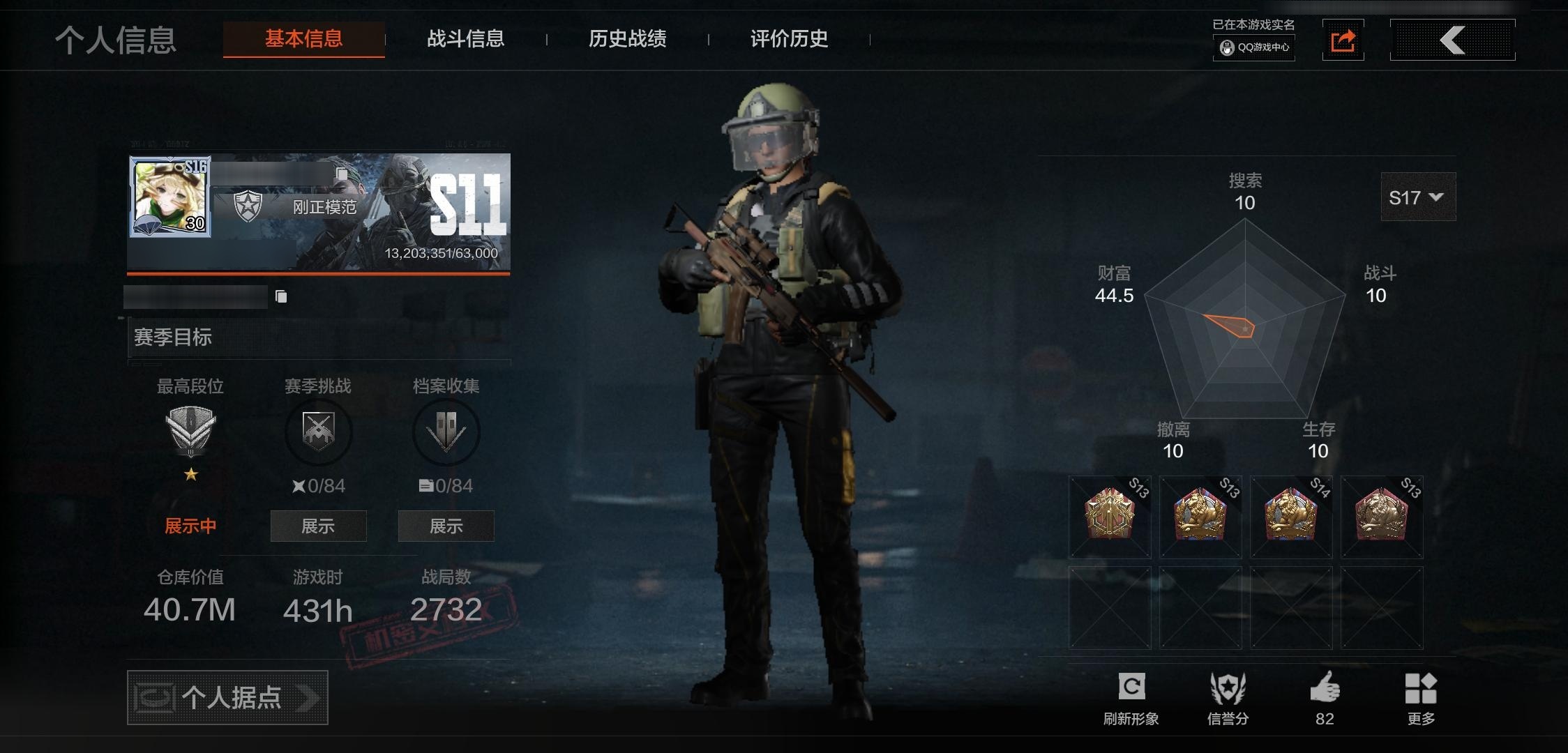The height and width of the screenshot is (753, 1568).
Task: Select the 赛季挑战 challenge emblem icon
Action: tap(318, 432)
